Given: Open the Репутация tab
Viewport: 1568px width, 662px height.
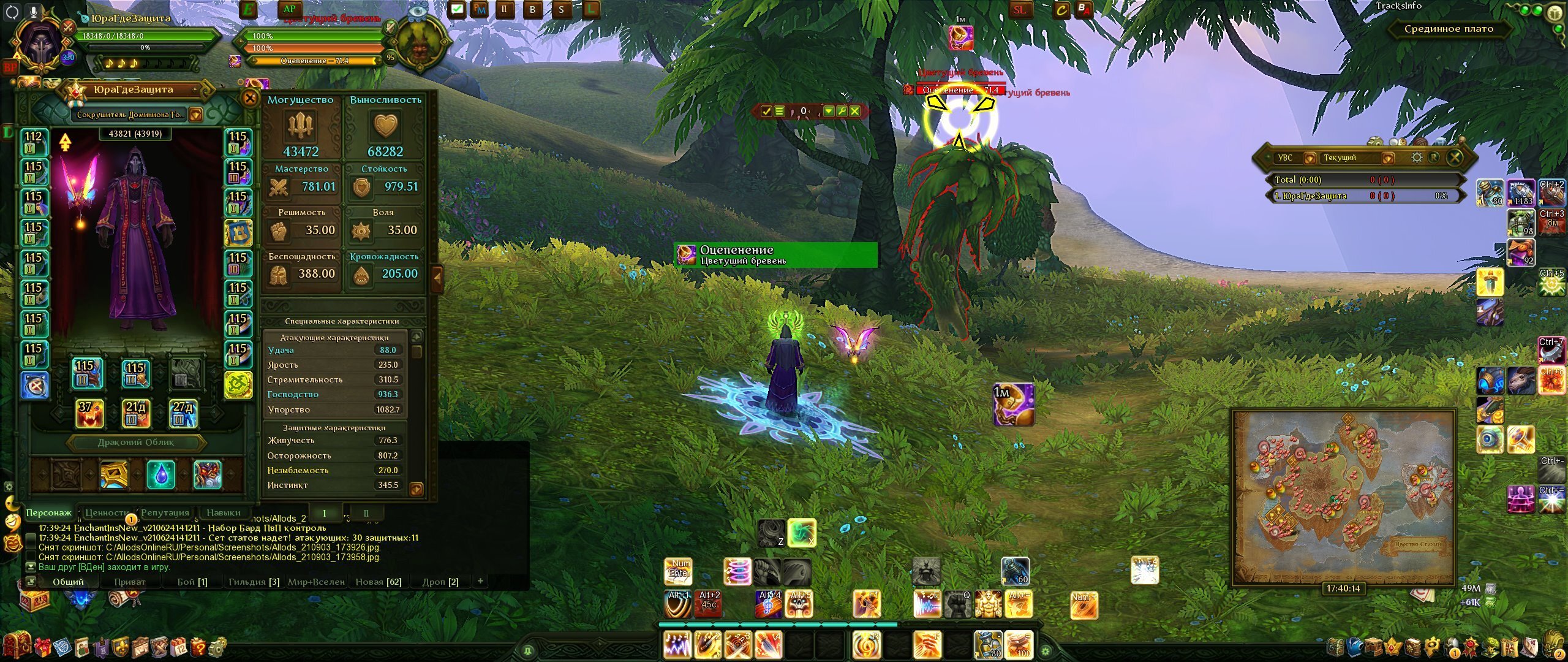Looking at the screenshot, I should pos(165,512).
